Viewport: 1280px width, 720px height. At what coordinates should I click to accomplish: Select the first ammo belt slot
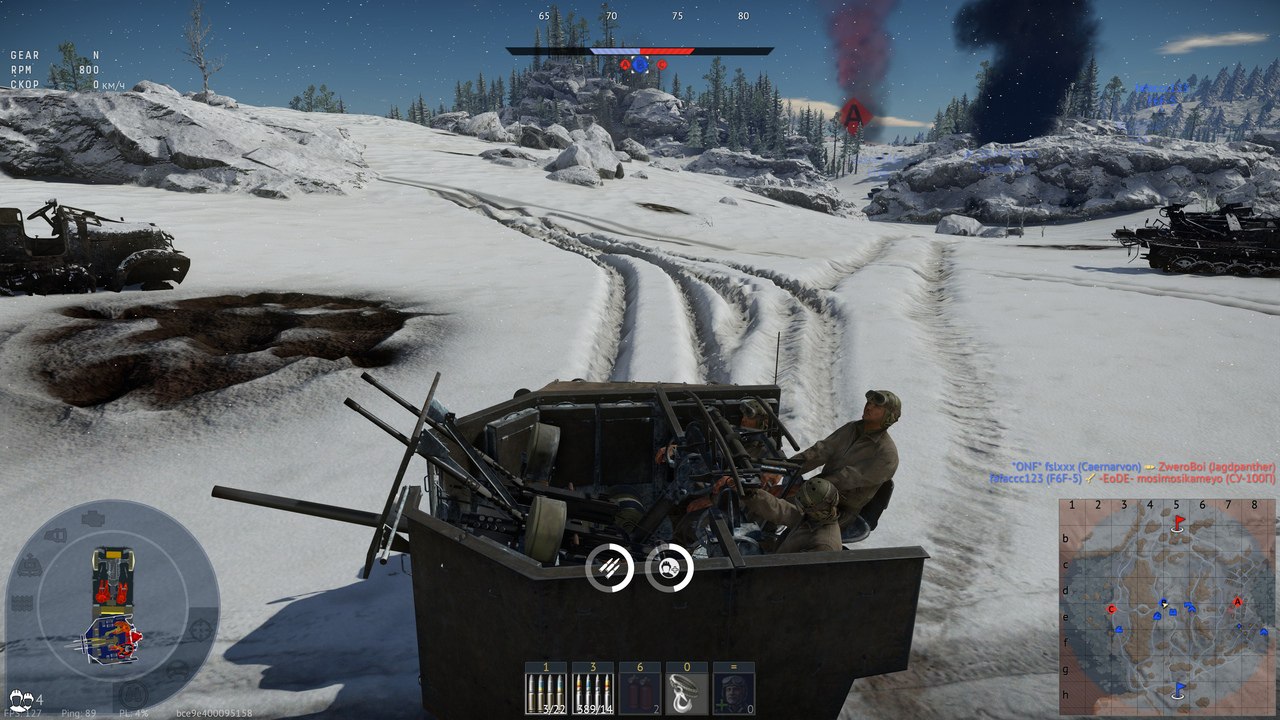click(546, 688)
